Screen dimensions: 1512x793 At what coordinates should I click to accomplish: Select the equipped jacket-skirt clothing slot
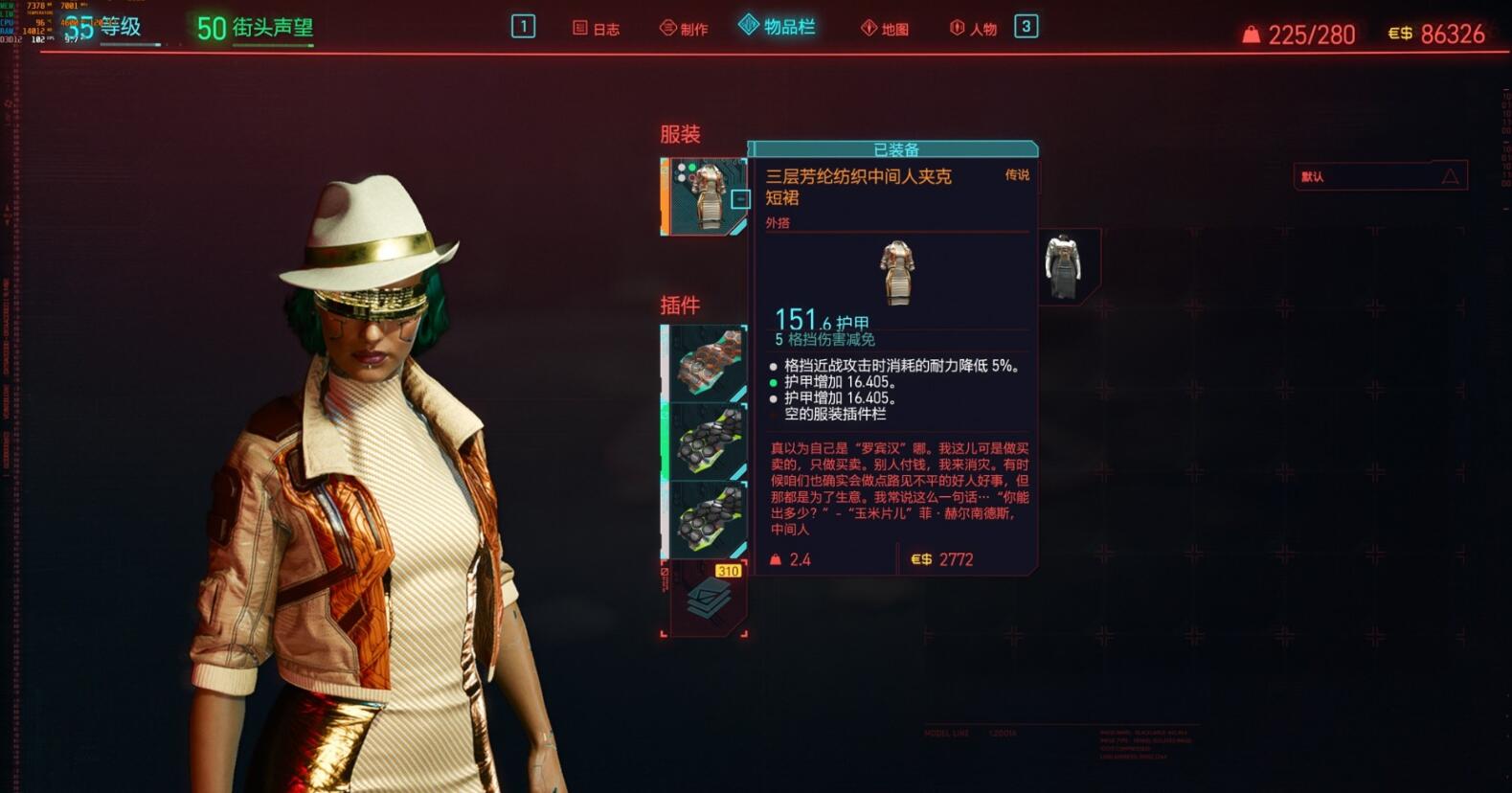coord(706,196)
